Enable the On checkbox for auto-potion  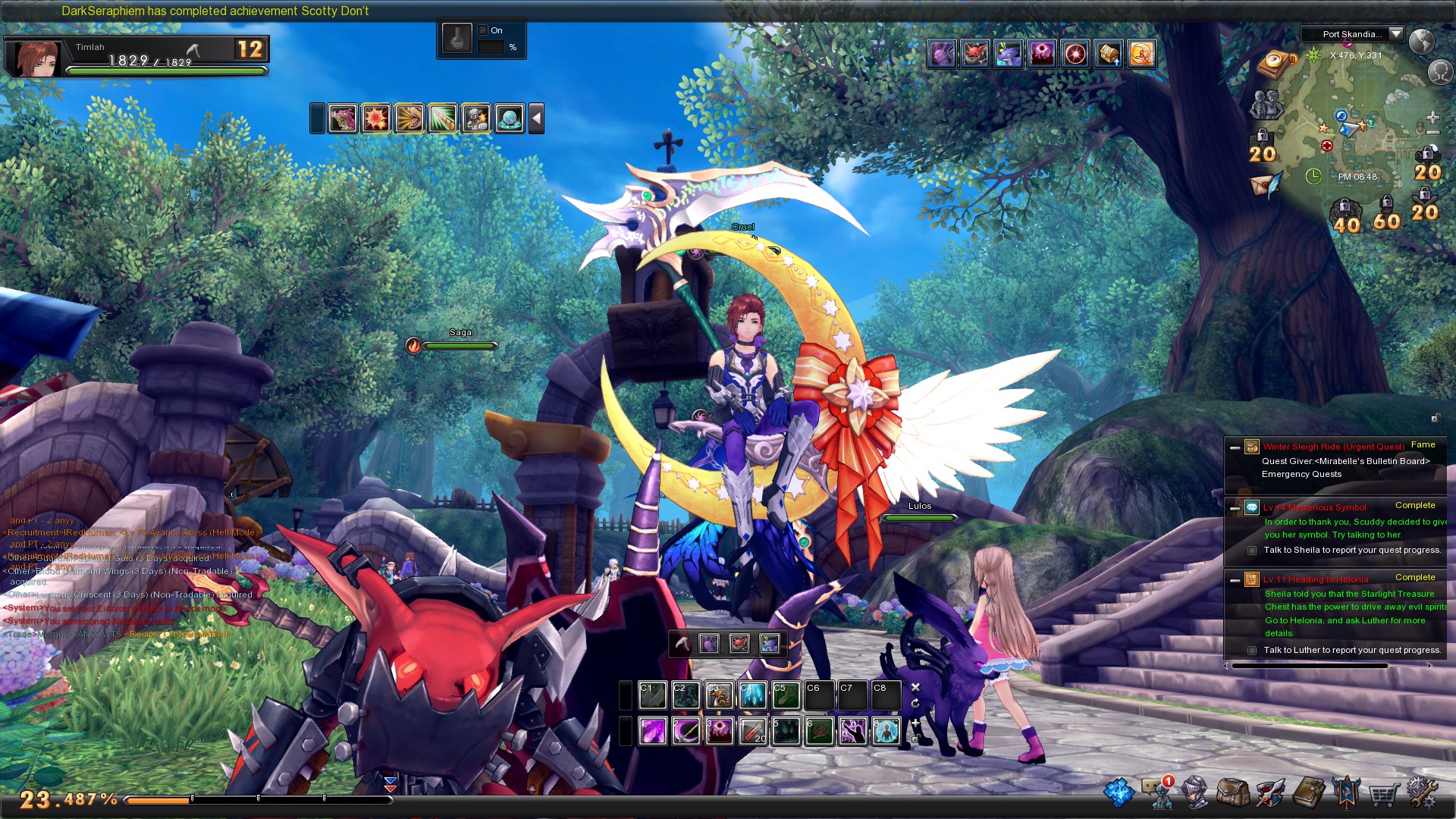click(482, 29)
